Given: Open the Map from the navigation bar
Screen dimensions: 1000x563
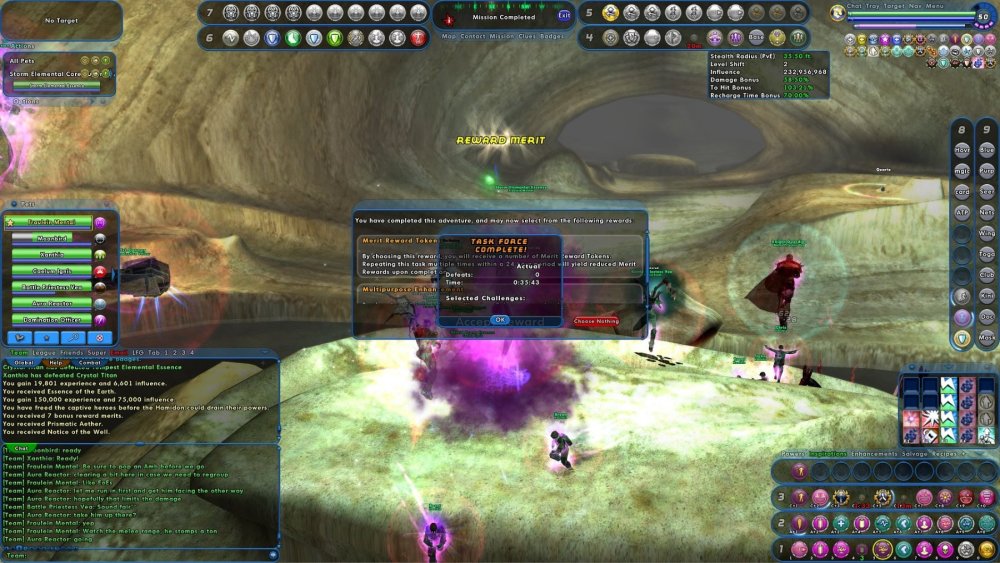Looking at the screenshot, I should pos(450,37).
